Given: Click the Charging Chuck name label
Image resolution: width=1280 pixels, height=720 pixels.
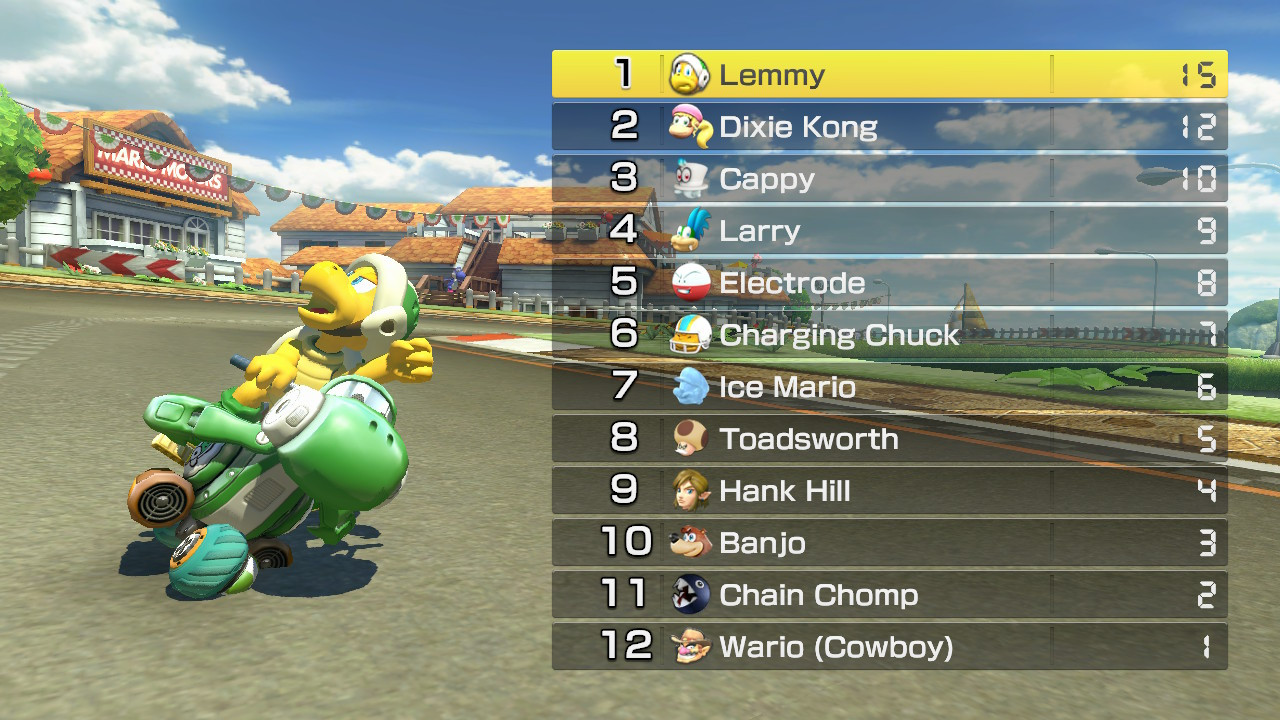Looking at the screenshot, I should click(838, 334).
